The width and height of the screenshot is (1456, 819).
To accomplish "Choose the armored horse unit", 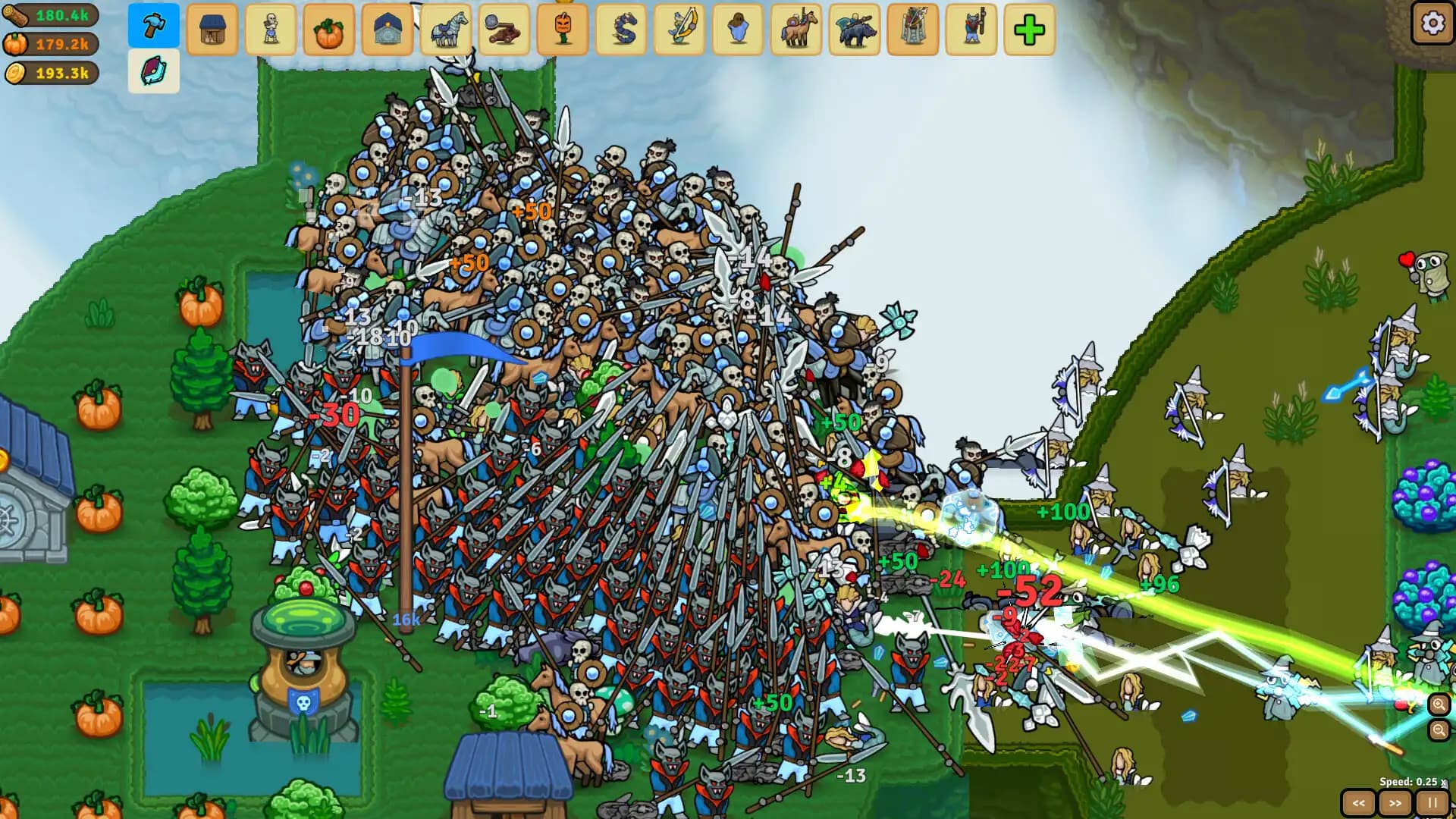I will (446, 30).
